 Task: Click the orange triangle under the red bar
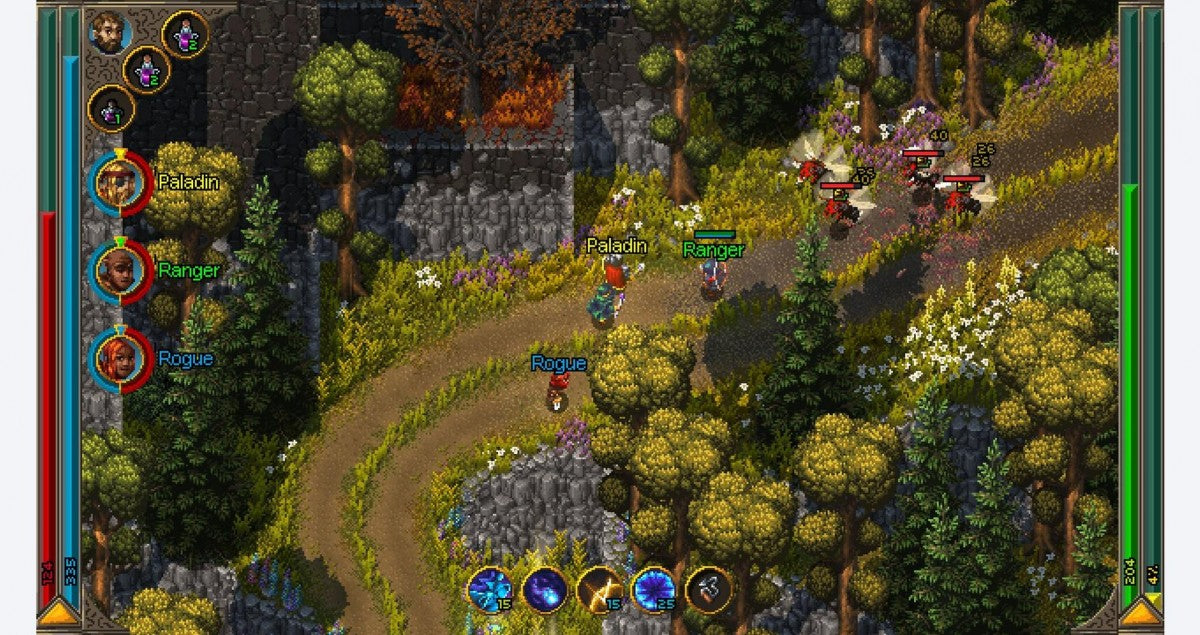pyautogui.click(x=60, y=614)
